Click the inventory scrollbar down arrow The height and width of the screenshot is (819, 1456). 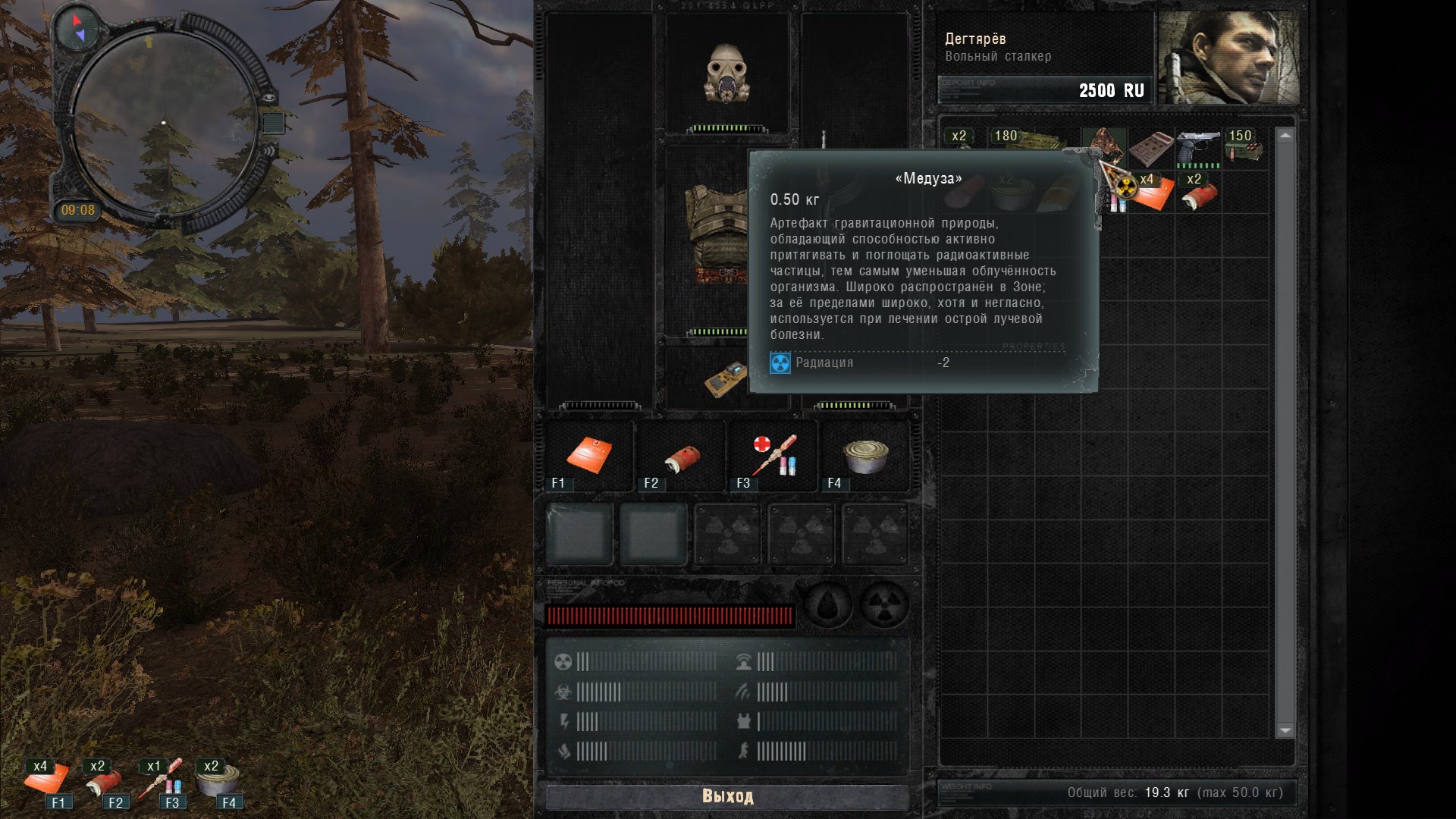click(x=1285, y=730)
